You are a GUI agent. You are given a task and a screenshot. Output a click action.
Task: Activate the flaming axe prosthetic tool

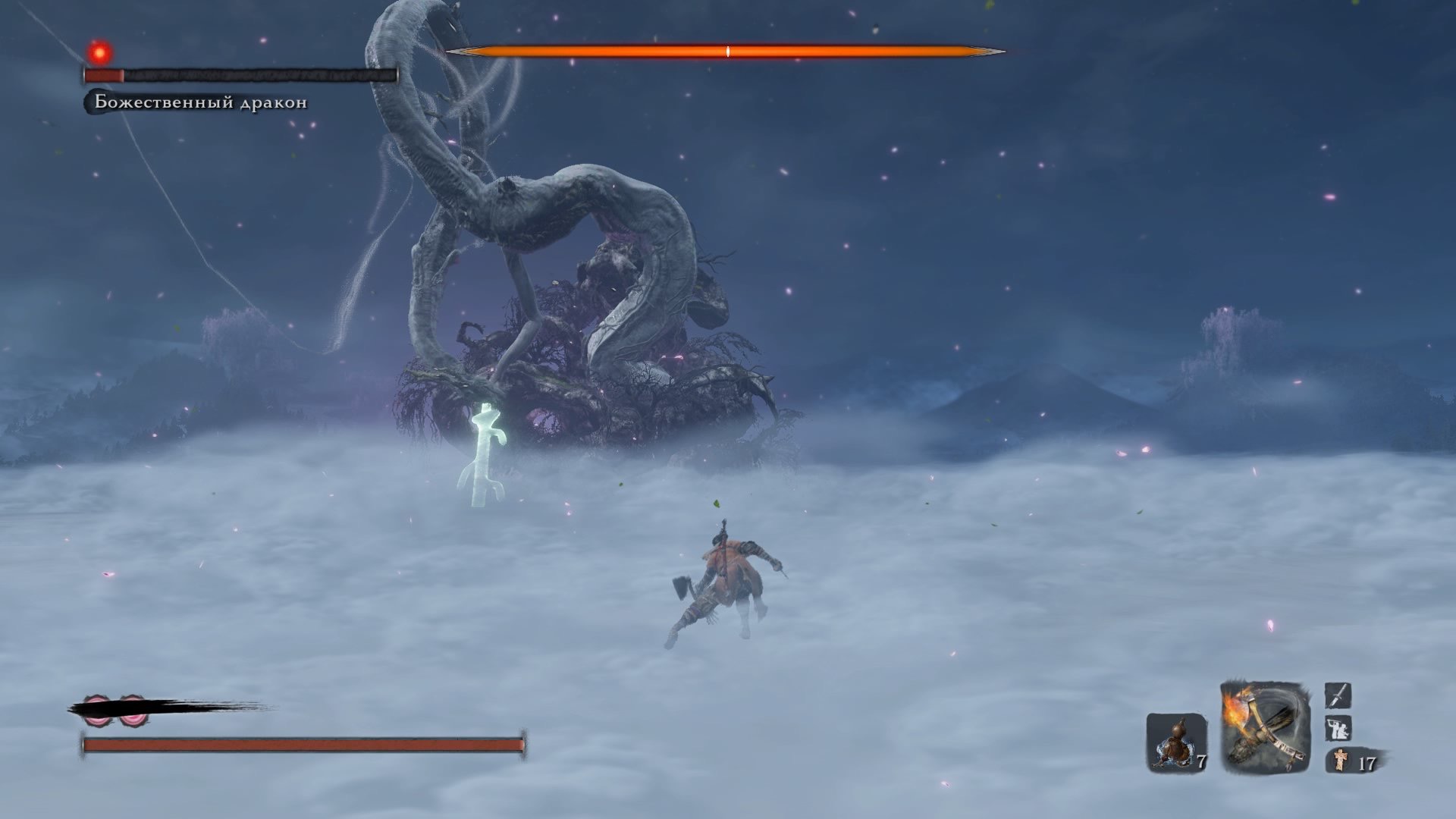[1265, 727]
